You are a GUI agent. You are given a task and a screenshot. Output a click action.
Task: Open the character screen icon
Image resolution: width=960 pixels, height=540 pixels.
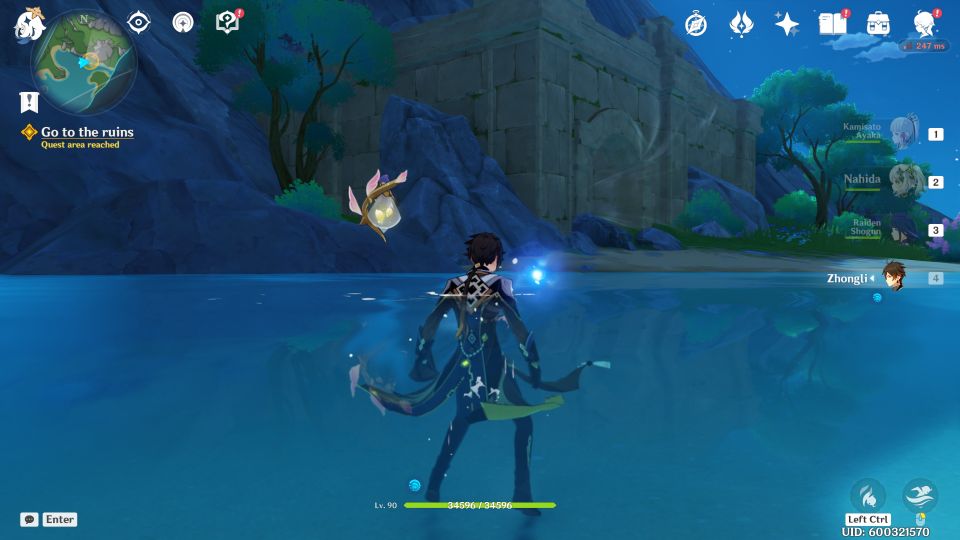click(x=925, y=24)
